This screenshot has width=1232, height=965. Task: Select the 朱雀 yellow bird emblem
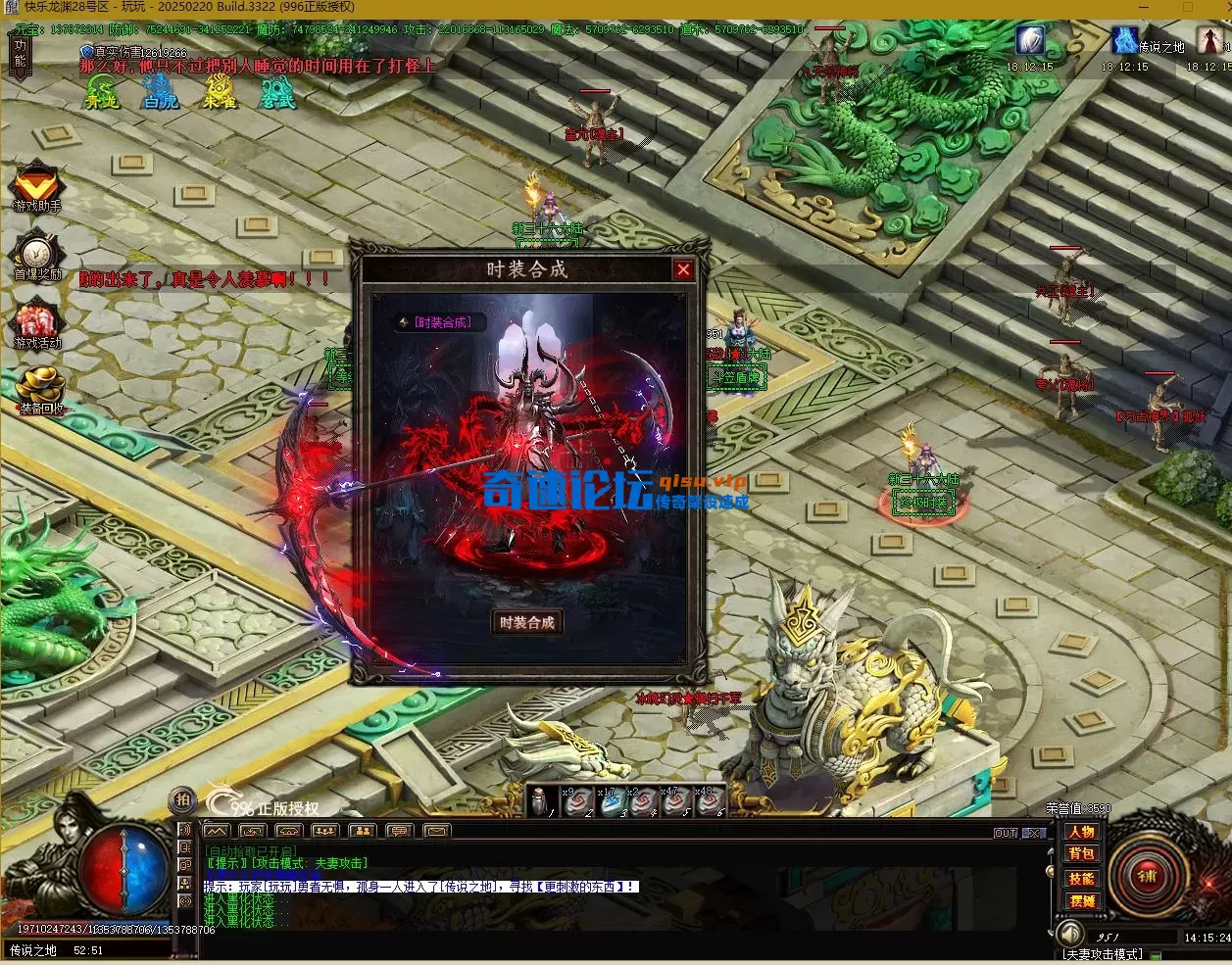click(x=220, y=92)
